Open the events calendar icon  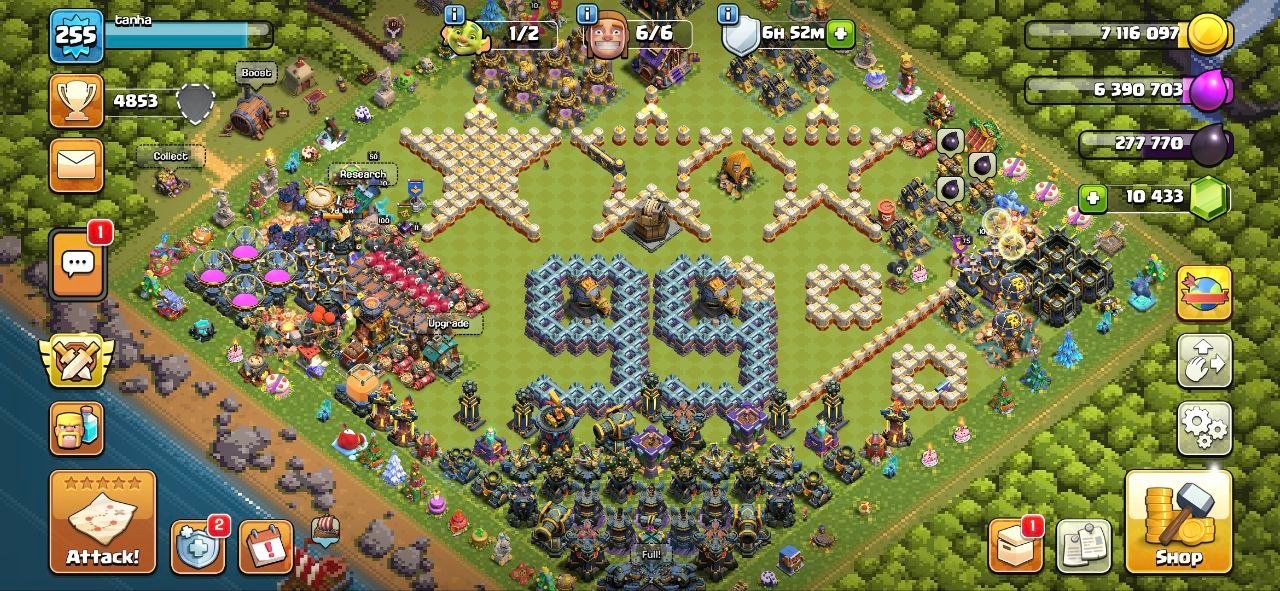[x=265, y=546]
